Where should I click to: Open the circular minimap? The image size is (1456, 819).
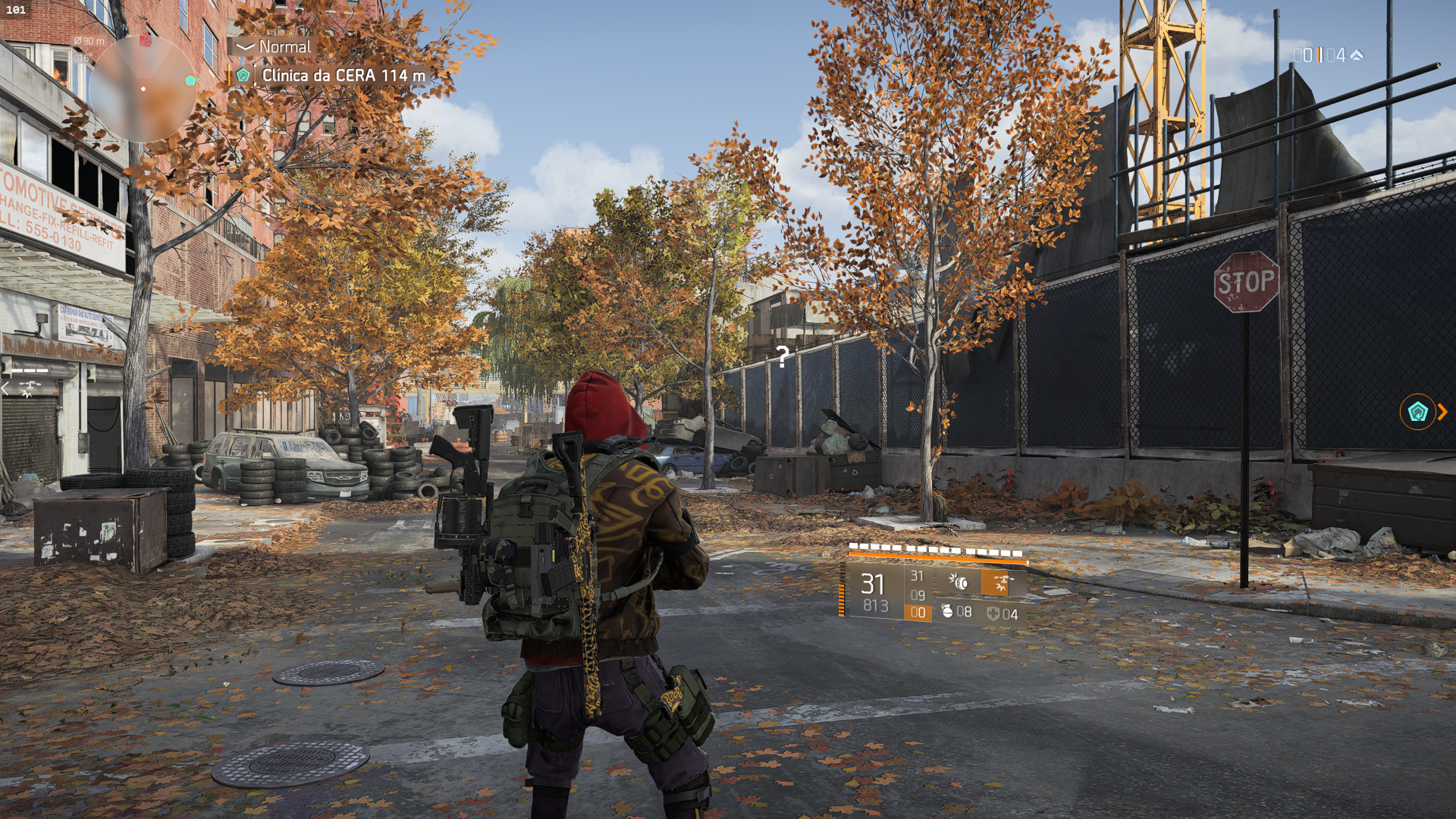coord(143,89)
